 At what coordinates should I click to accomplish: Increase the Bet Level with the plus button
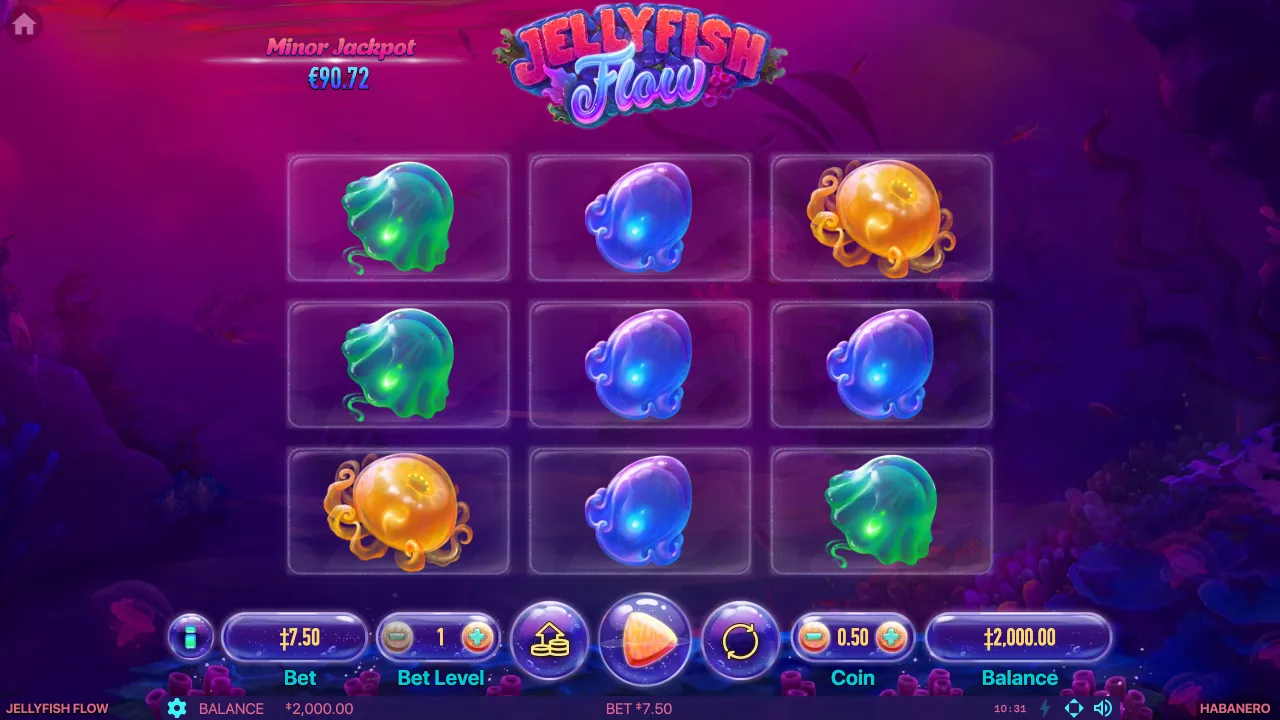pyautogui.click(x=477, y=638)
